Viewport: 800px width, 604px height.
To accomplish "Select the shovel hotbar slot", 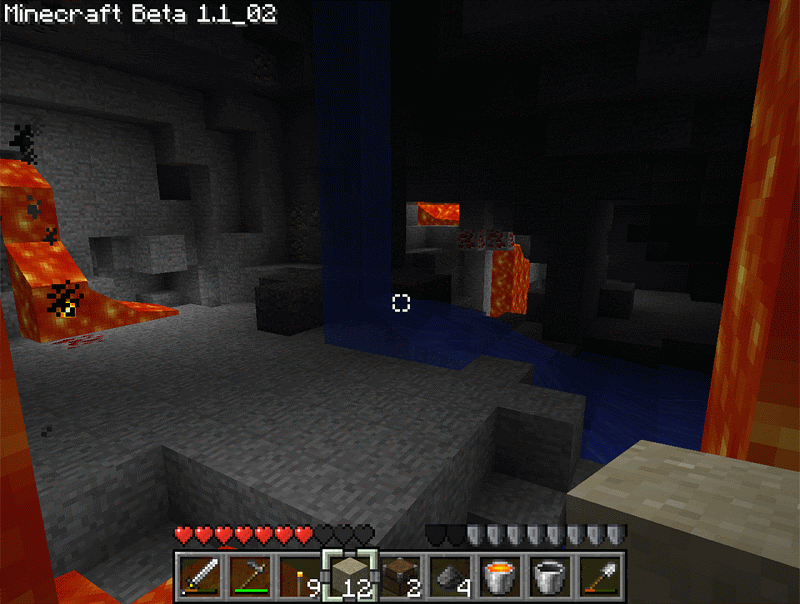I will [600, 577].
